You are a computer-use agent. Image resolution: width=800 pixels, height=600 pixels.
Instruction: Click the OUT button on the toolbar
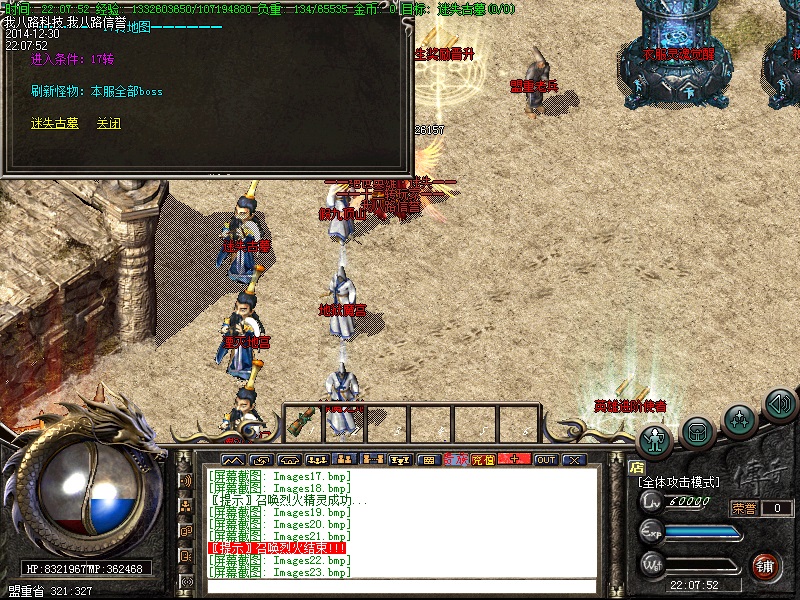click(x=545, y=459)
